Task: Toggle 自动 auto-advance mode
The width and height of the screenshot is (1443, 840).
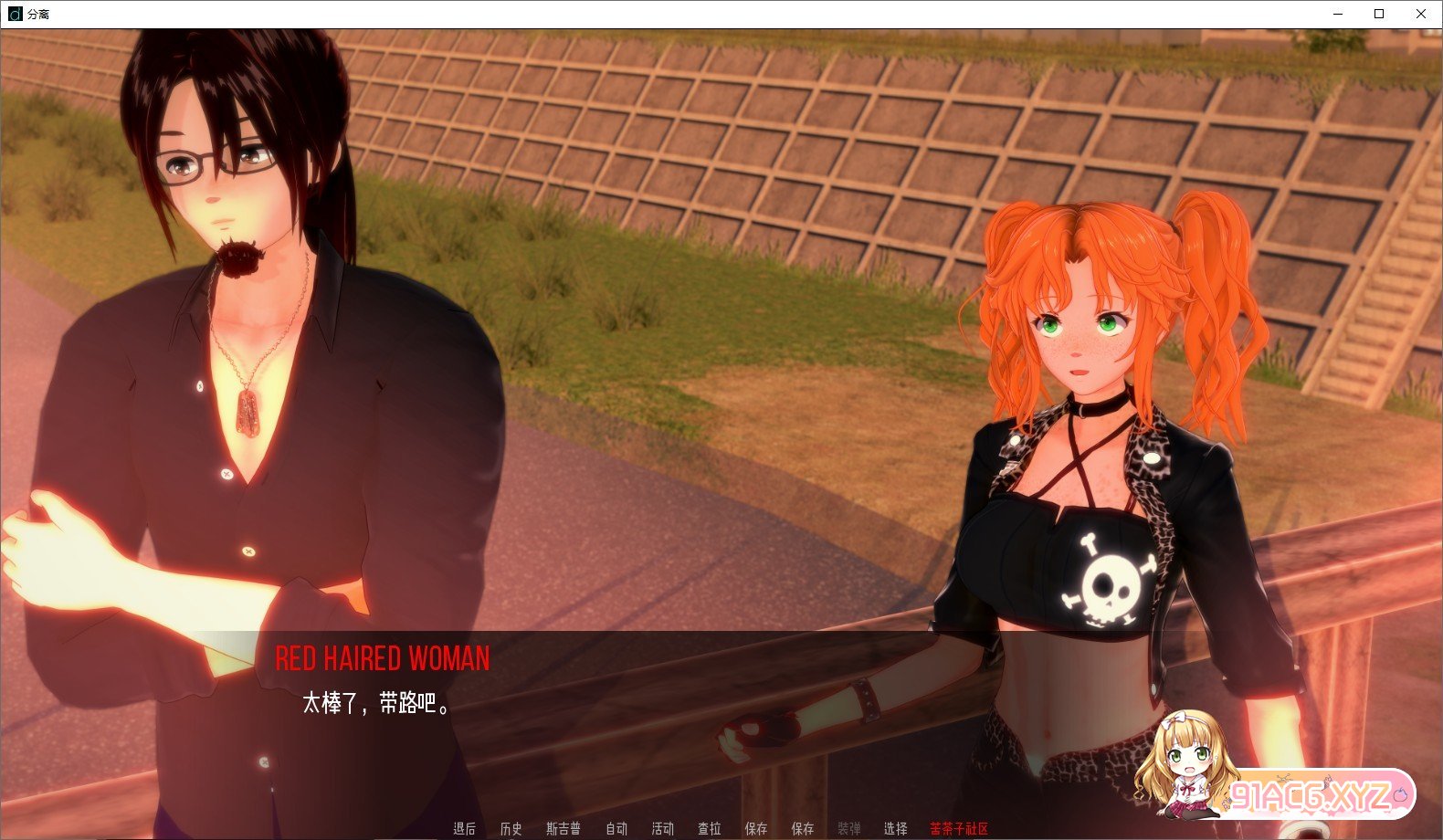Action: point(617,829)
